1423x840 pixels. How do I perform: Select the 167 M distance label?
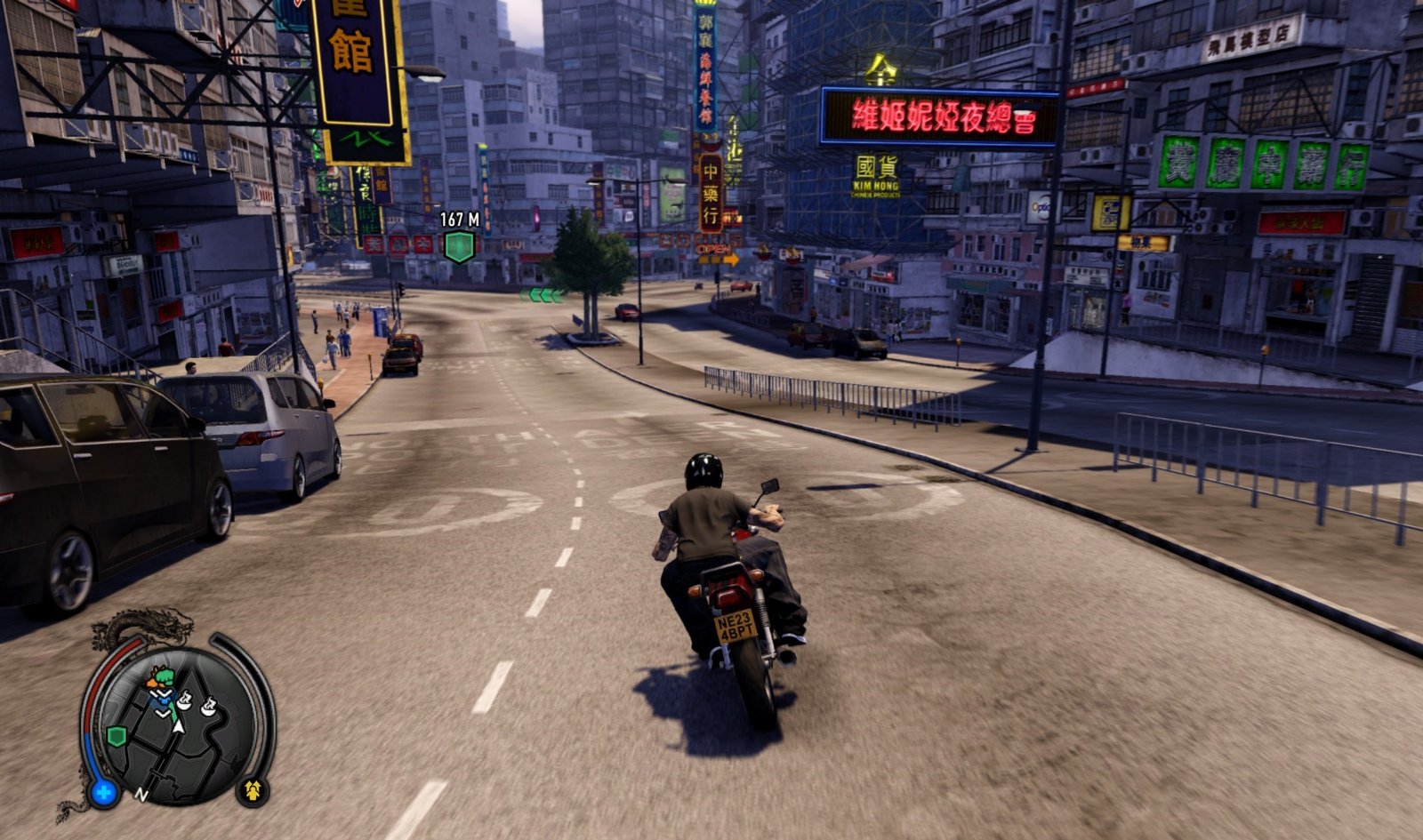[460, 220]
